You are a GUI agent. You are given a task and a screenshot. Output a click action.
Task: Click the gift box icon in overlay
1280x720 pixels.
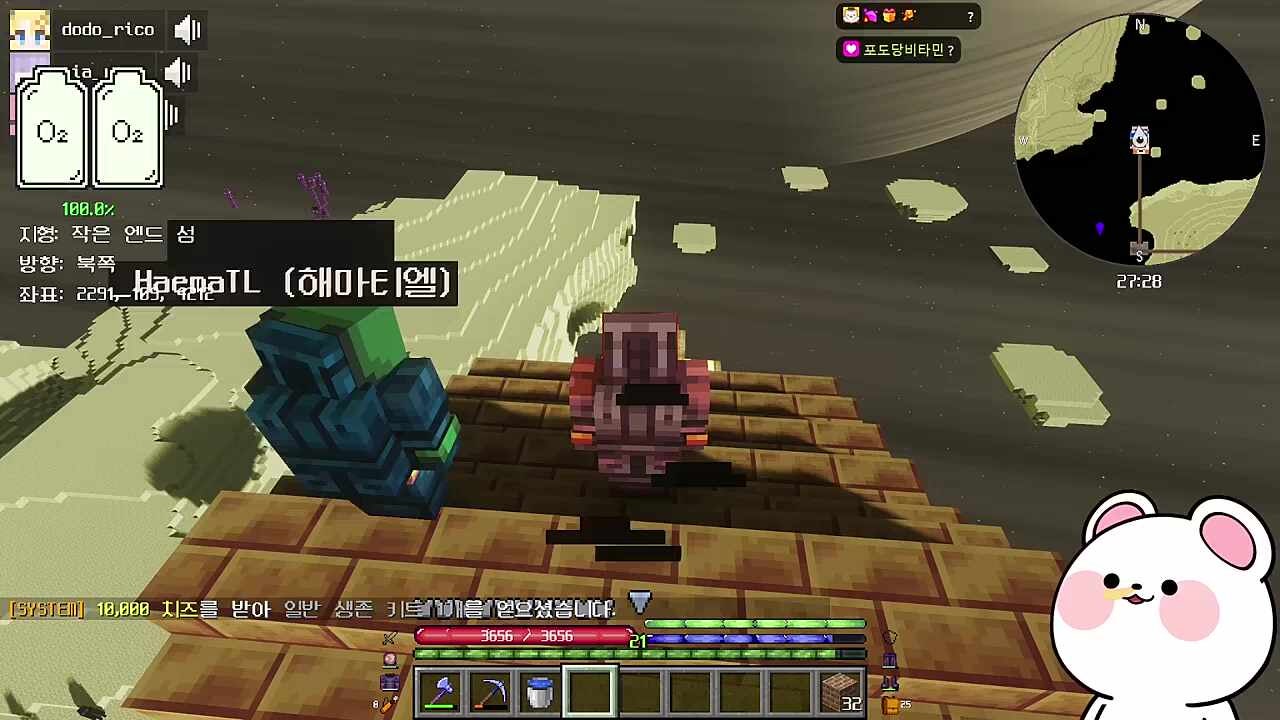click(x=889, y=16)
